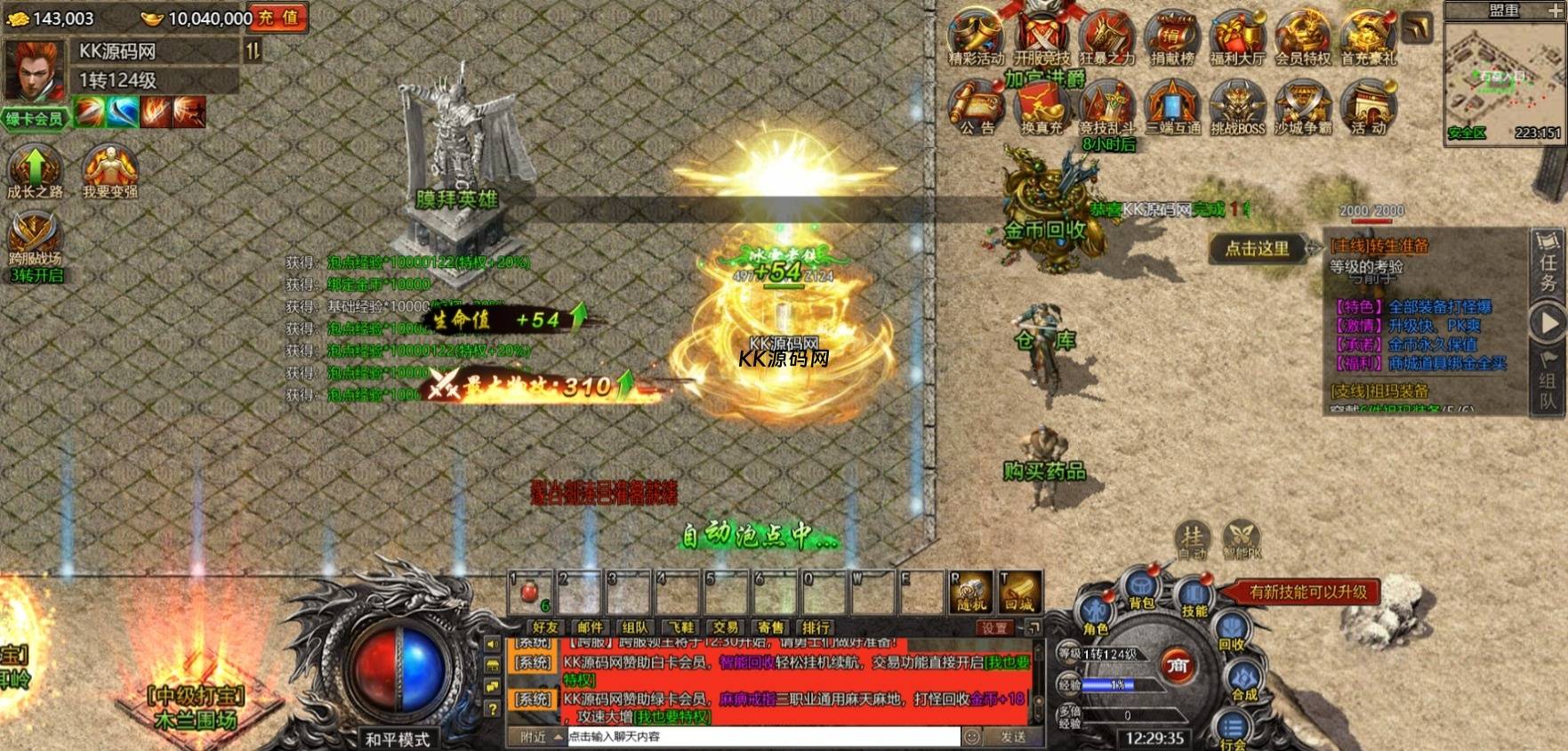This screenshot has width=1568, height=751.
Task: Use the 随机 random teleport scroll
Action: click(x=971, y=592)
